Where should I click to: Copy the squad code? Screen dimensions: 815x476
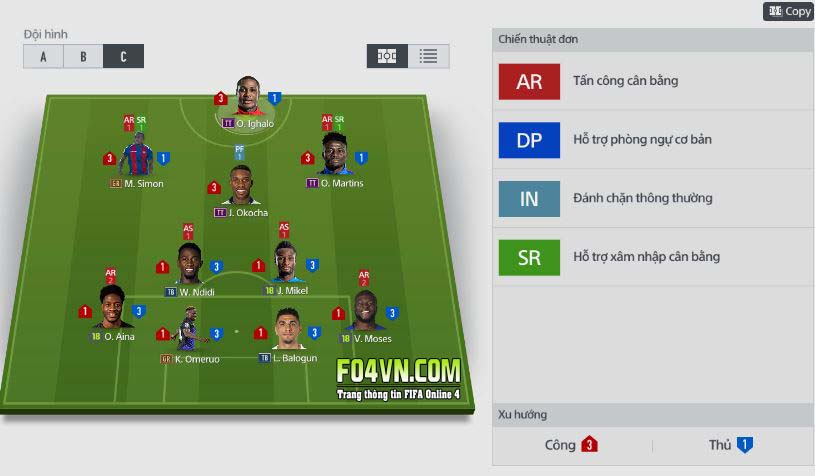[789, 11]
